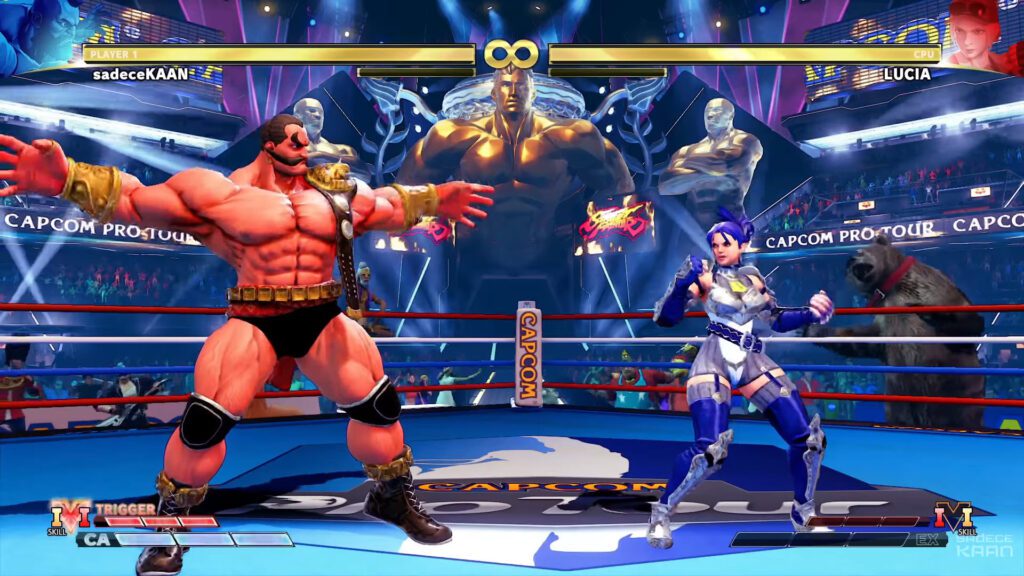Click the sadece KAAN channel watermark

click(984, 543)
